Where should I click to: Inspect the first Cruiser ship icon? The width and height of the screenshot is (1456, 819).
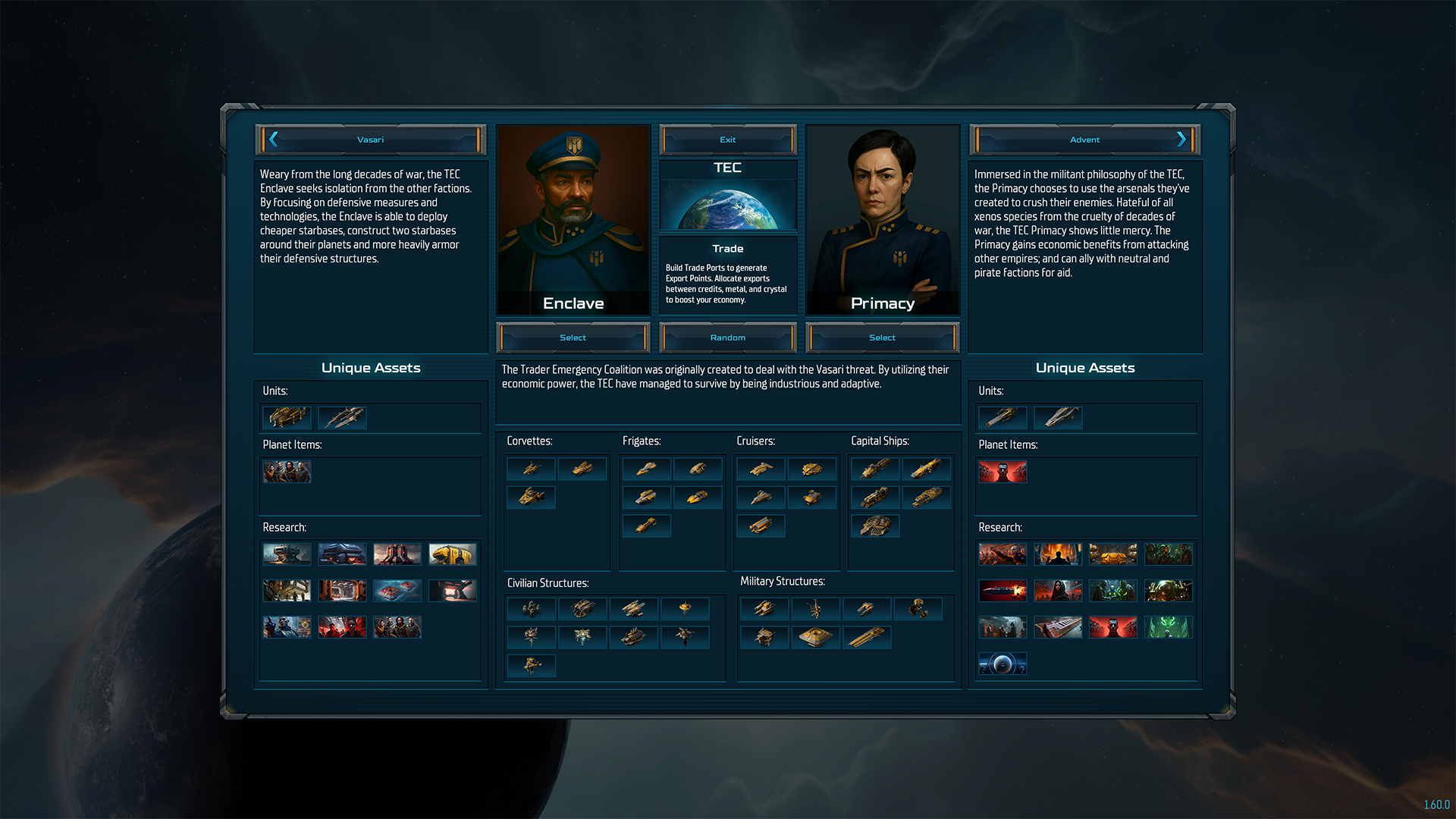coord(761,469)
